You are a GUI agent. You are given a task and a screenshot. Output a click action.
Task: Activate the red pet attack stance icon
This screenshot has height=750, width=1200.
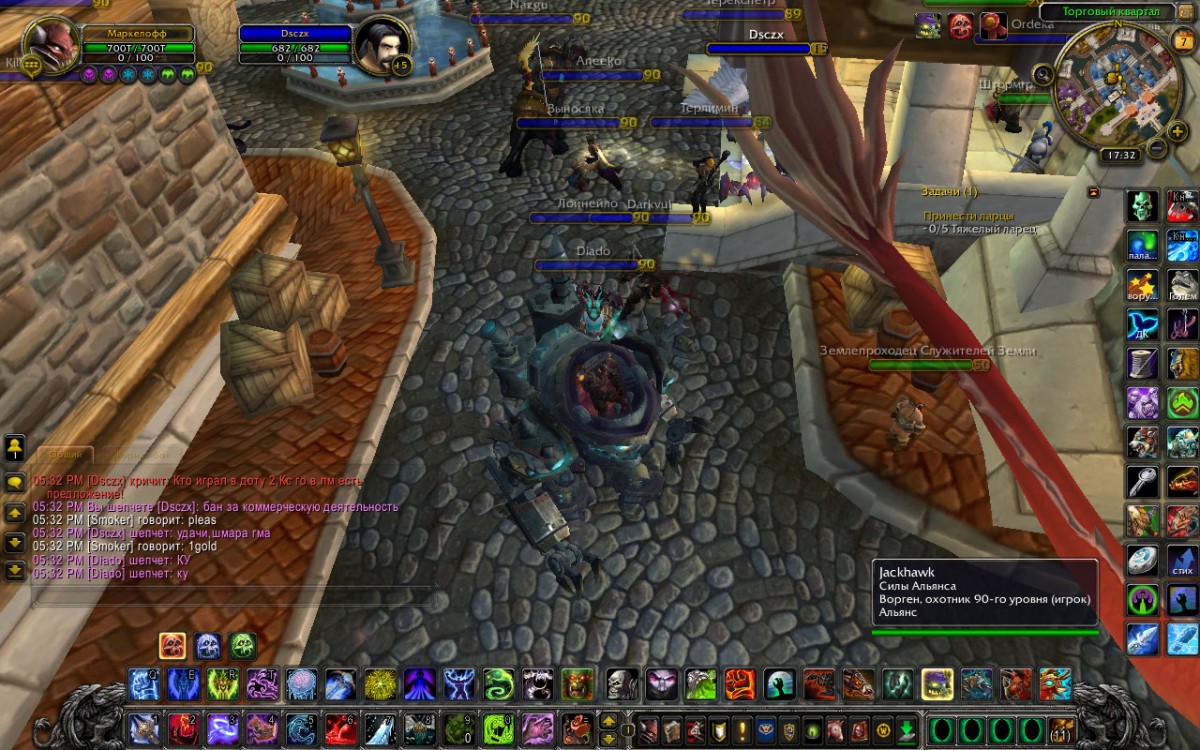point(172,645)
